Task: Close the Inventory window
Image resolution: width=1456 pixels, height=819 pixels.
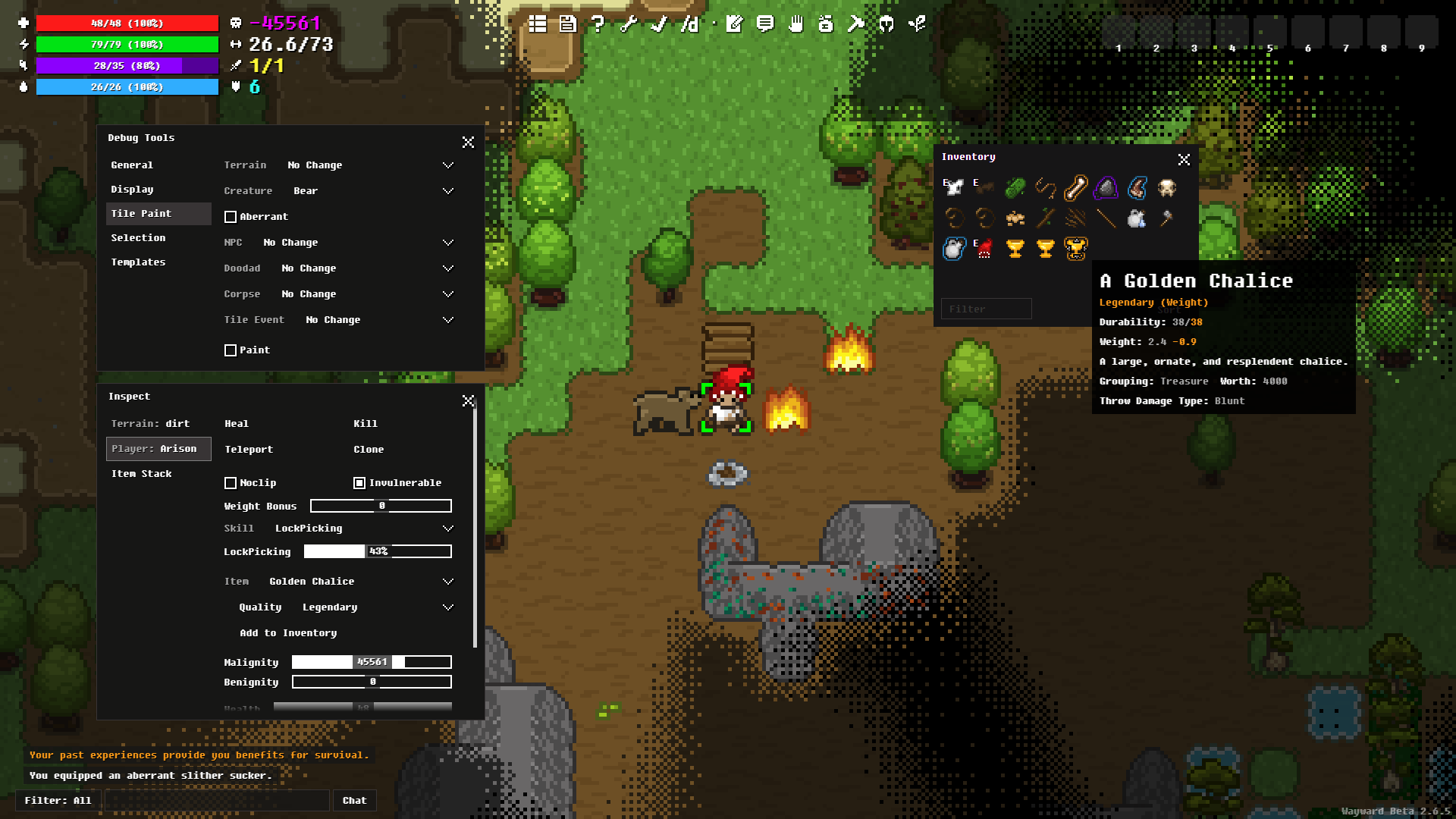Action: coord(1184,159)
